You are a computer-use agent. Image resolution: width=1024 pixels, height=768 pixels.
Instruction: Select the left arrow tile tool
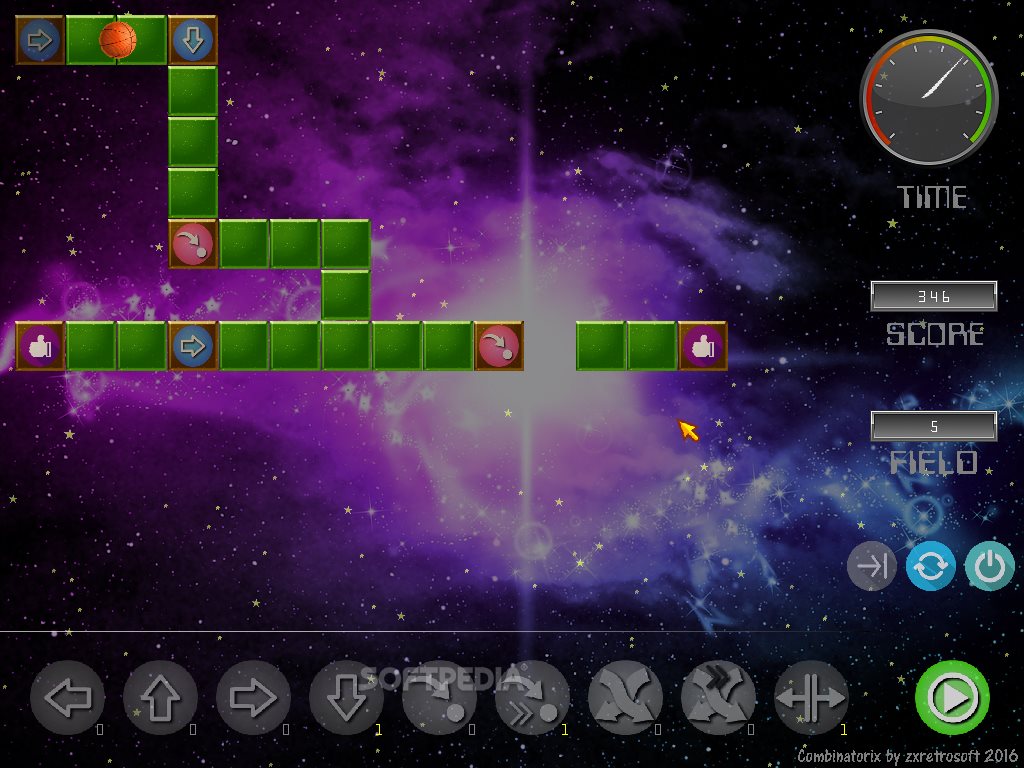(x=67, y=698)
